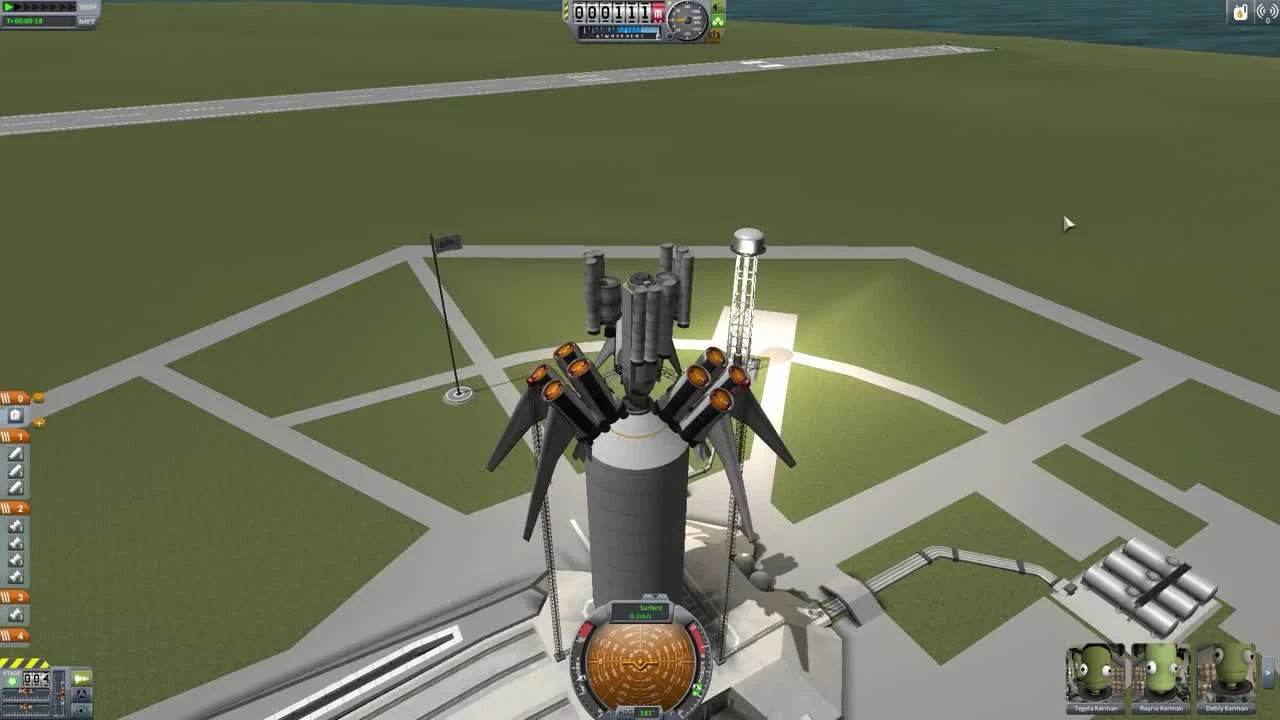The image size is (1280, 720).
Task: Click the WARP label beside time warp arrows
Action: [x=88, y=8]
